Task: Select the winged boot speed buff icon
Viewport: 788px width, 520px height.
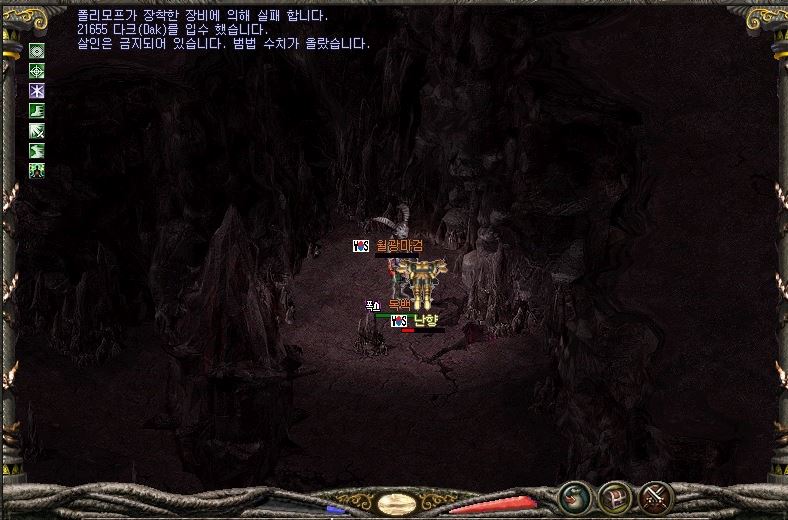Action: 37,111
